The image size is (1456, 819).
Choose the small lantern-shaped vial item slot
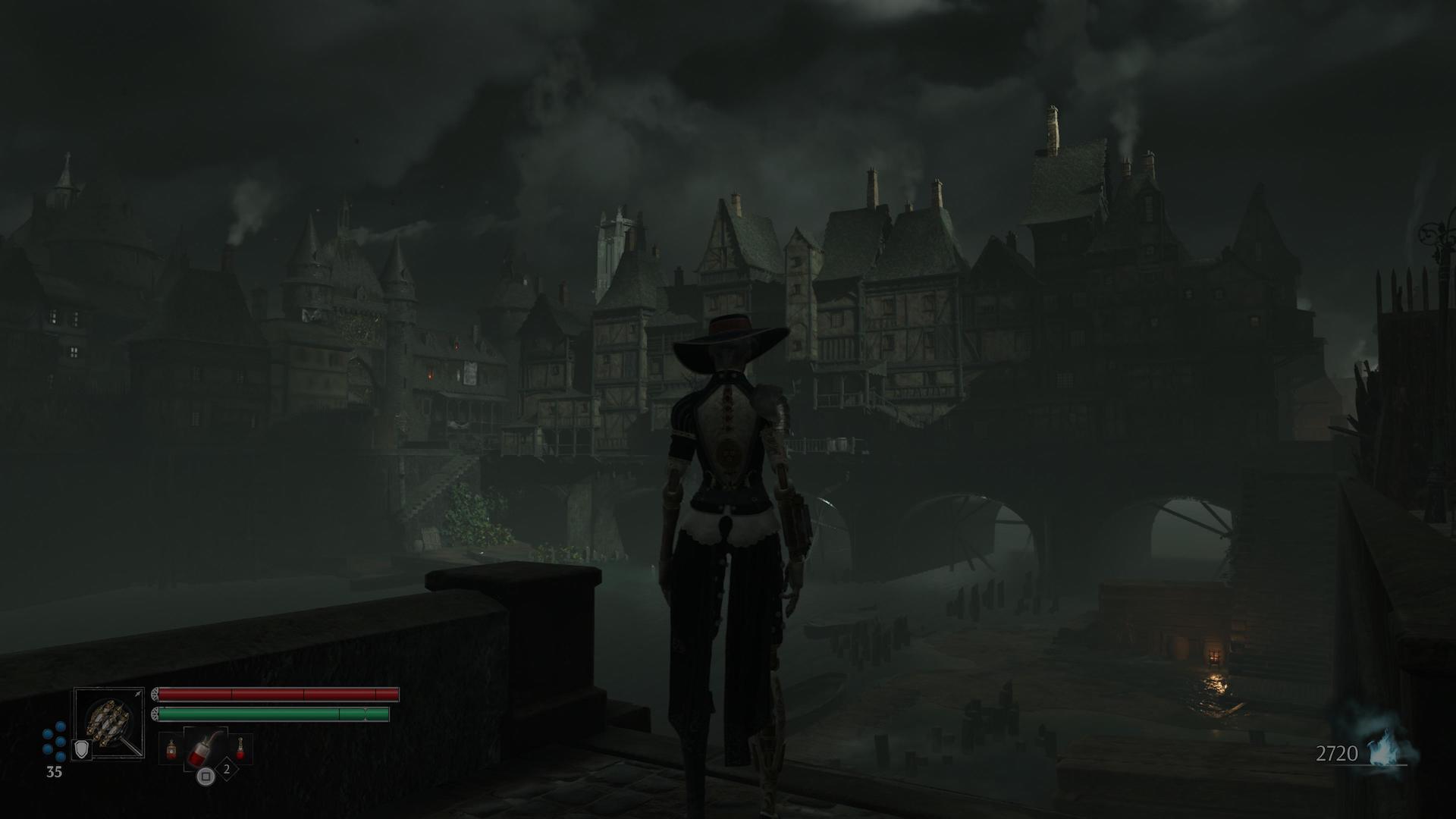(171, 749)
